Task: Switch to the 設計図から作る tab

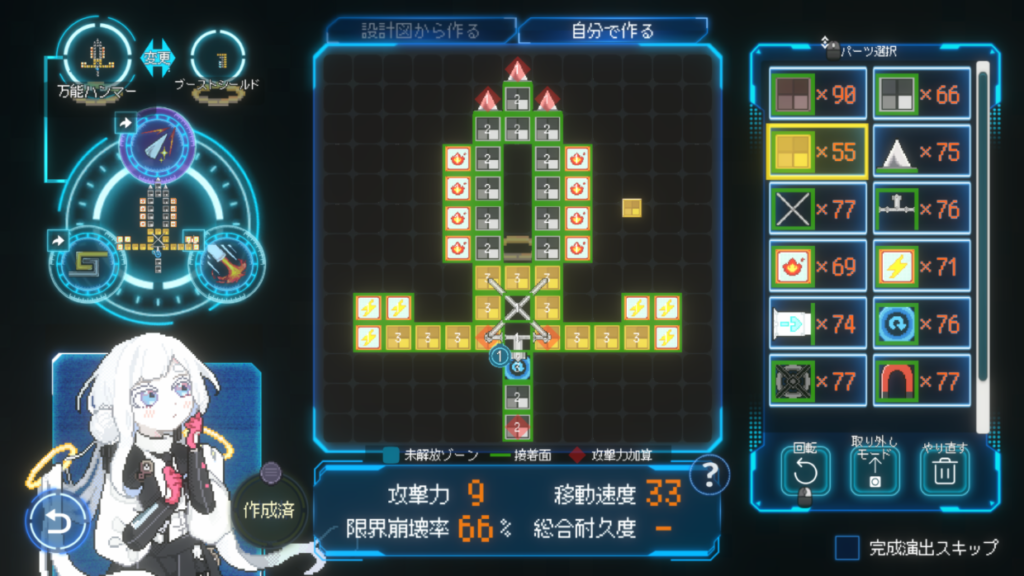Action: [420, 30]
